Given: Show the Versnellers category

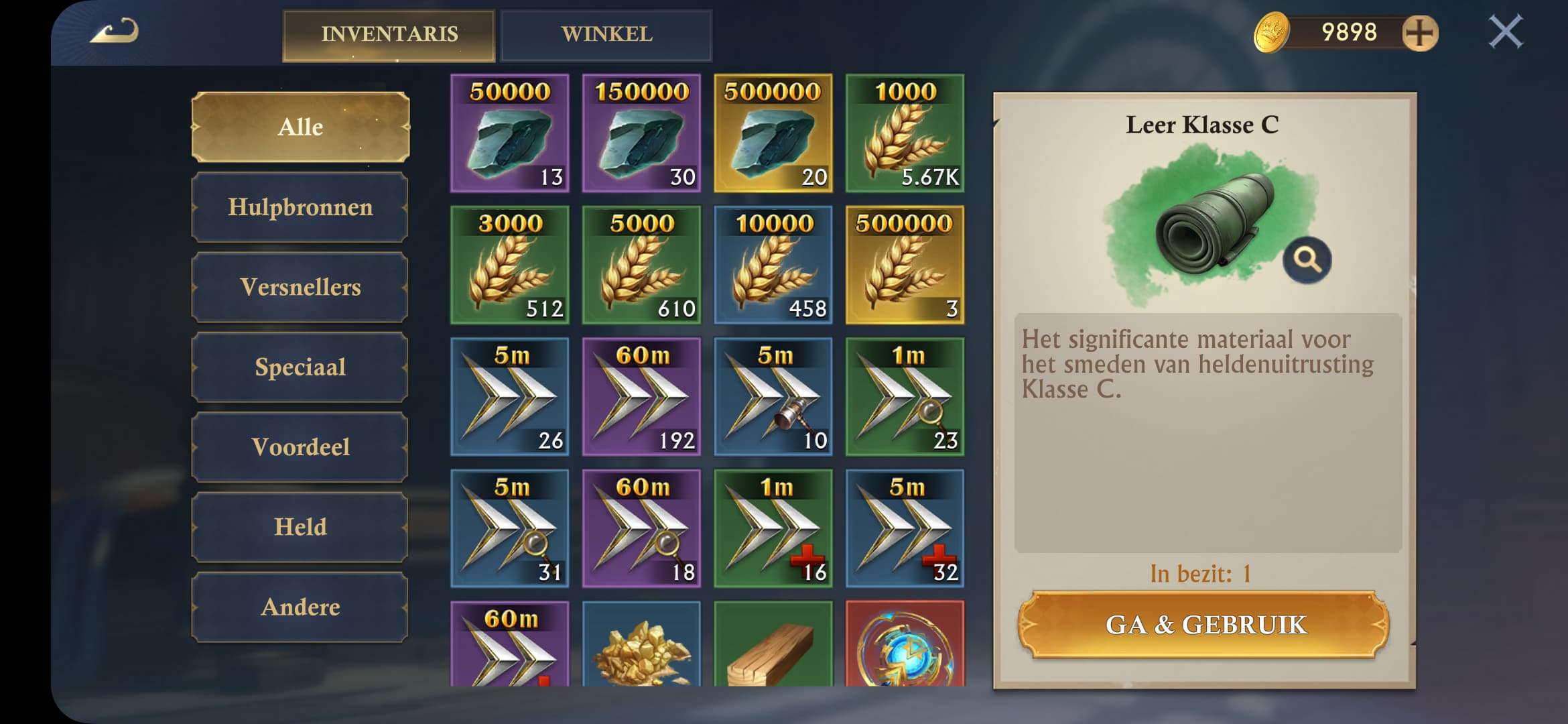Looking at the screenshot, I should click(x=300, y=287).
